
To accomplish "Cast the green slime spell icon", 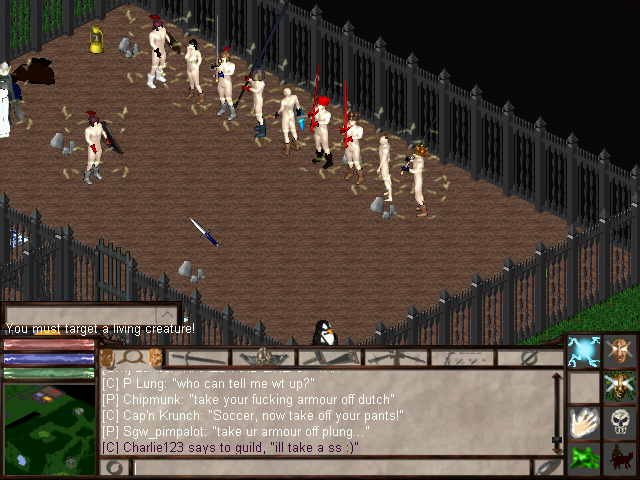I will point(583,458).
